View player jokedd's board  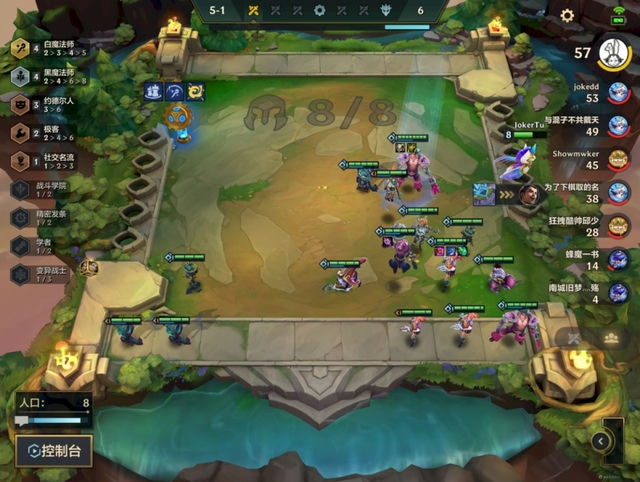coord(618,92)
